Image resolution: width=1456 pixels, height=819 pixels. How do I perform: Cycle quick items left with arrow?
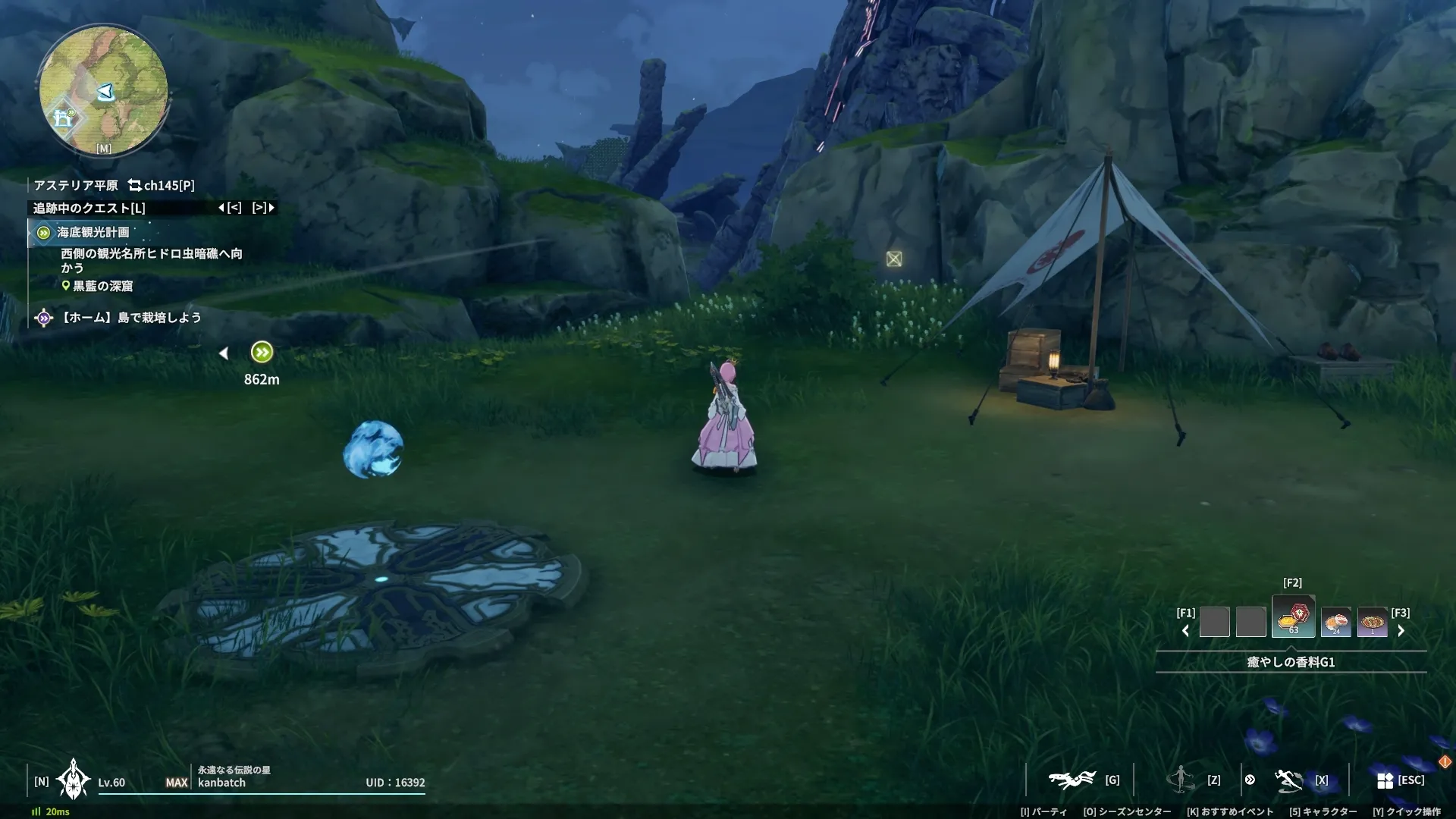pyautogui.click(x=1185, y=631)
